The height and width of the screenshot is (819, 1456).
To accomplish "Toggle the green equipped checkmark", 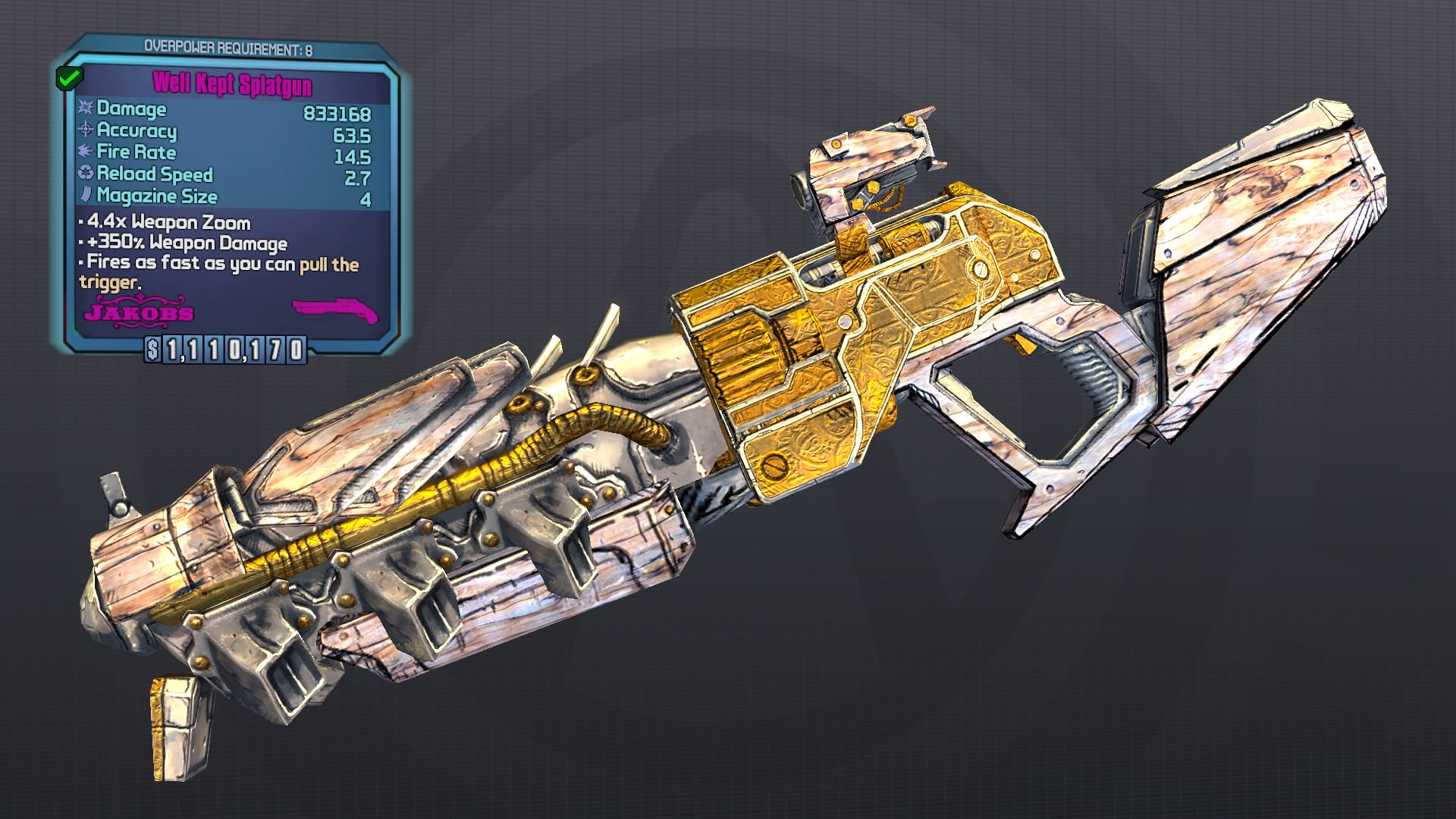I will (x=69, y=77).
